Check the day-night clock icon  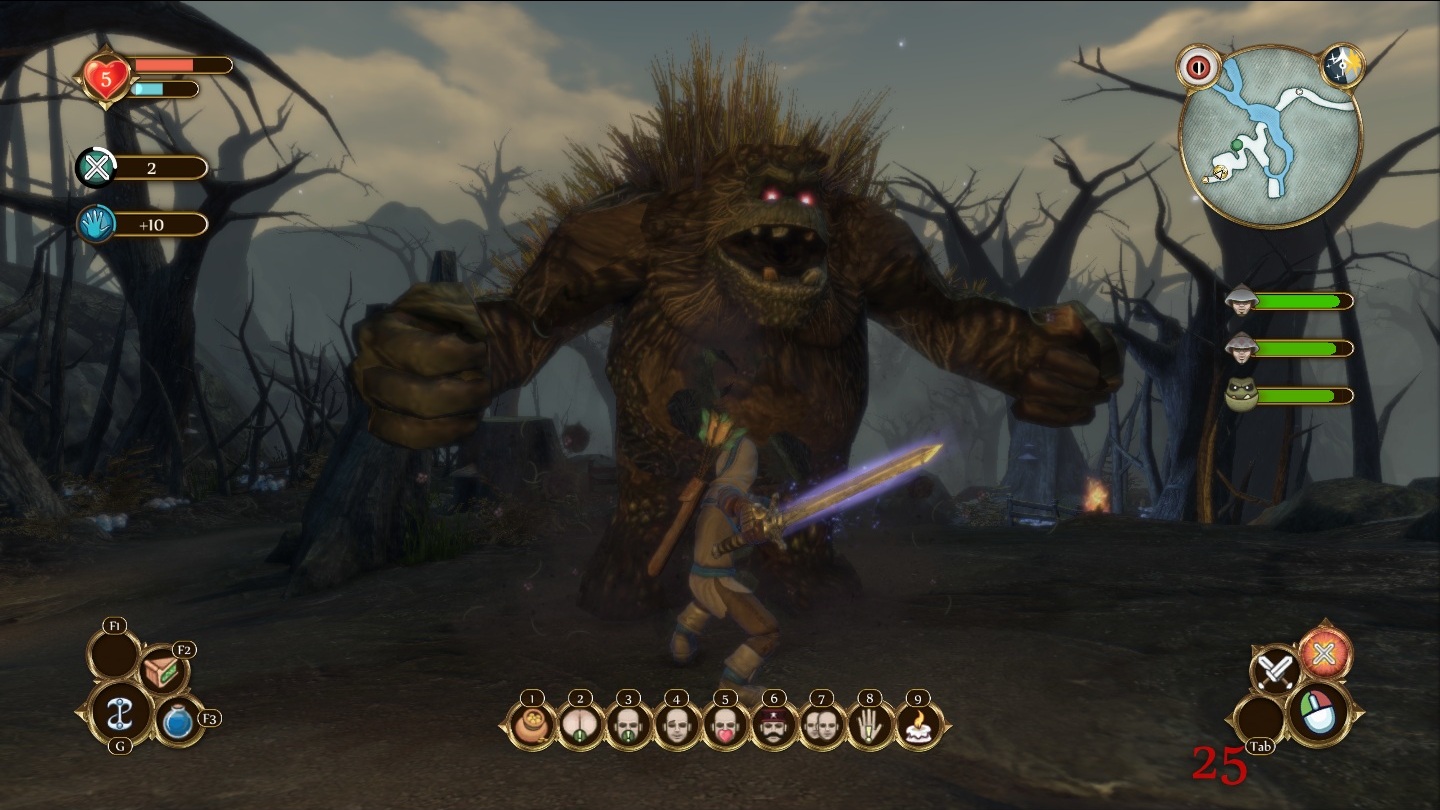click(x=1339, y=66)
